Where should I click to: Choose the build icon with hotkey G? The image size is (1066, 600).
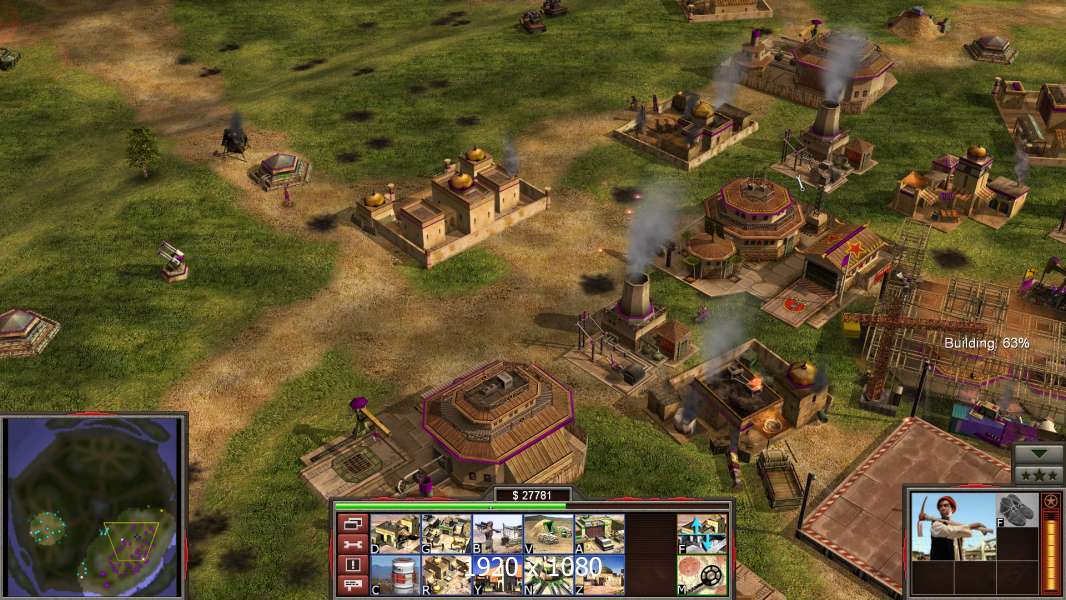pos(446,534)
